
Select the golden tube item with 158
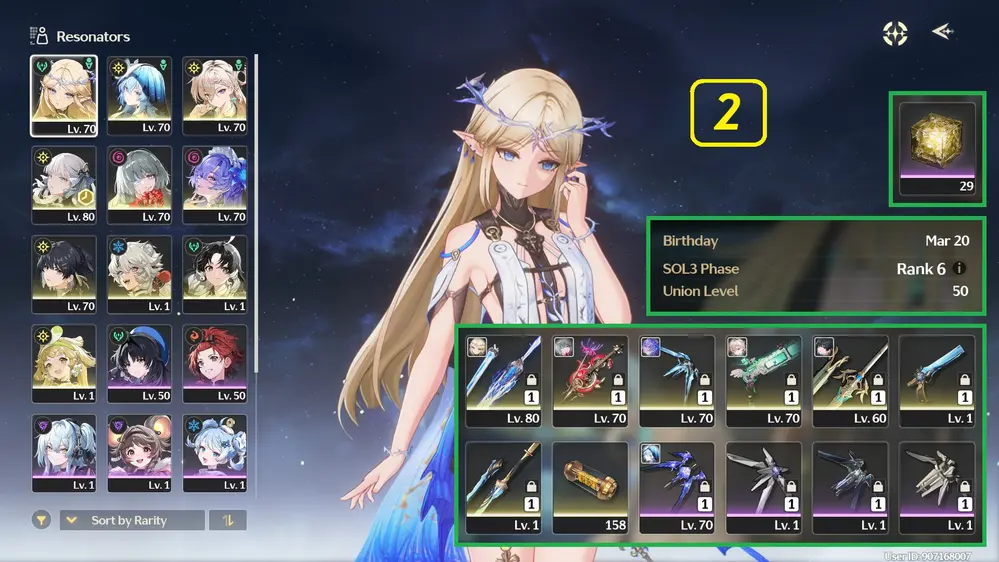pyautogui.click(x=590, y=487)
